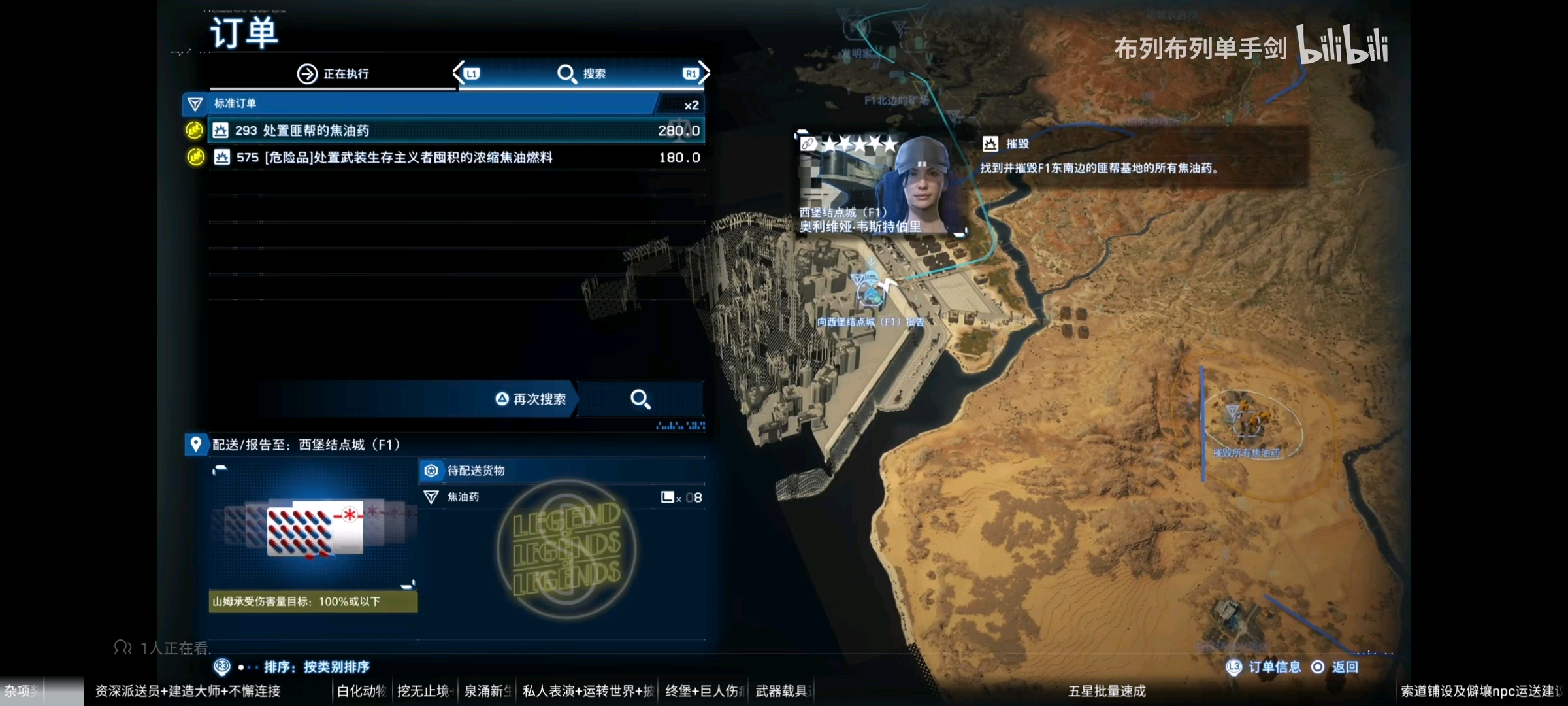Jump to the 武器载具 video chapter
Image resolution: width=1568 pixels, height=706 pixels.
783,691
